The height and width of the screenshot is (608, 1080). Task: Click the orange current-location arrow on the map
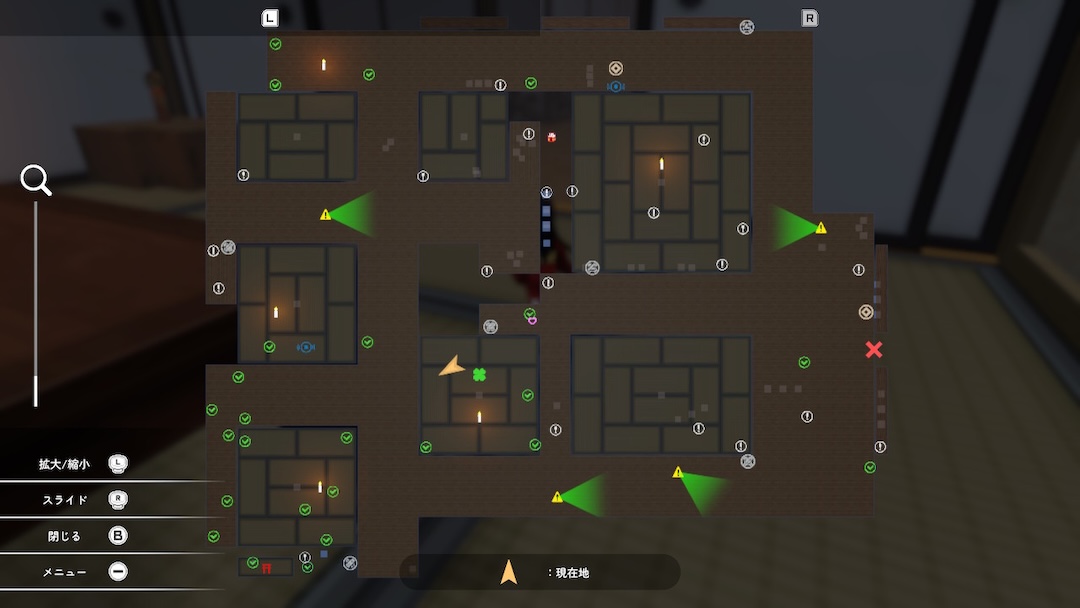click(453, 367)
